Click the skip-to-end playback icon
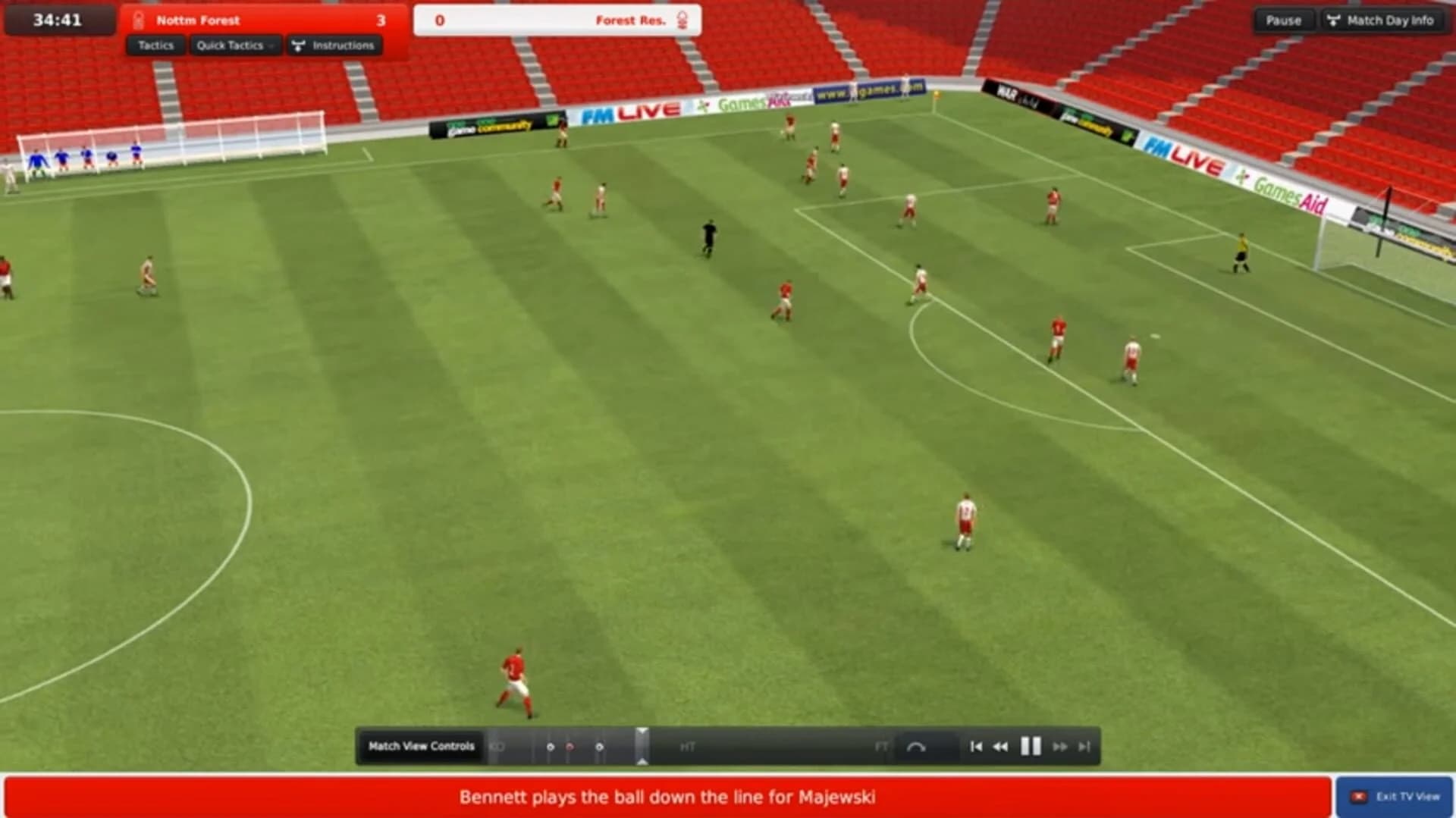1456x818 pixels. click(1084, 746)
